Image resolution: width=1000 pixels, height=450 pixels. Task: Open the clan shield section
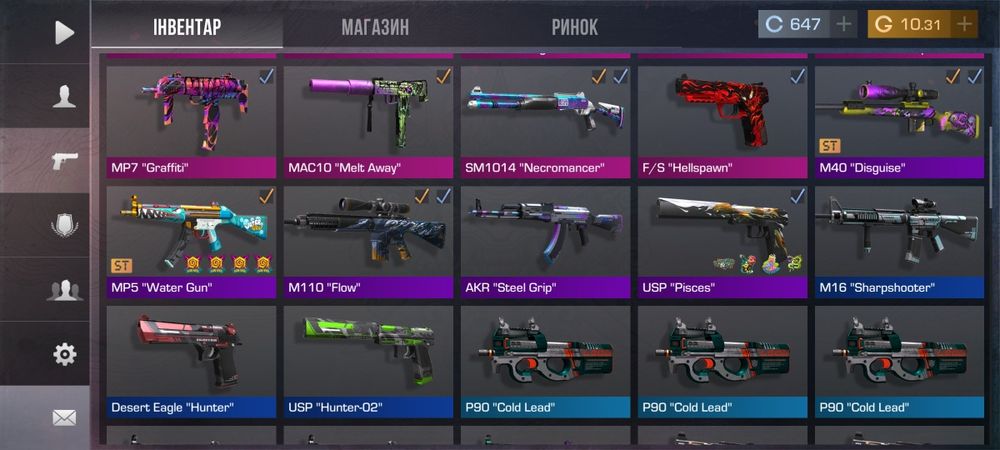pyautogui.click(x=64, y=225)
